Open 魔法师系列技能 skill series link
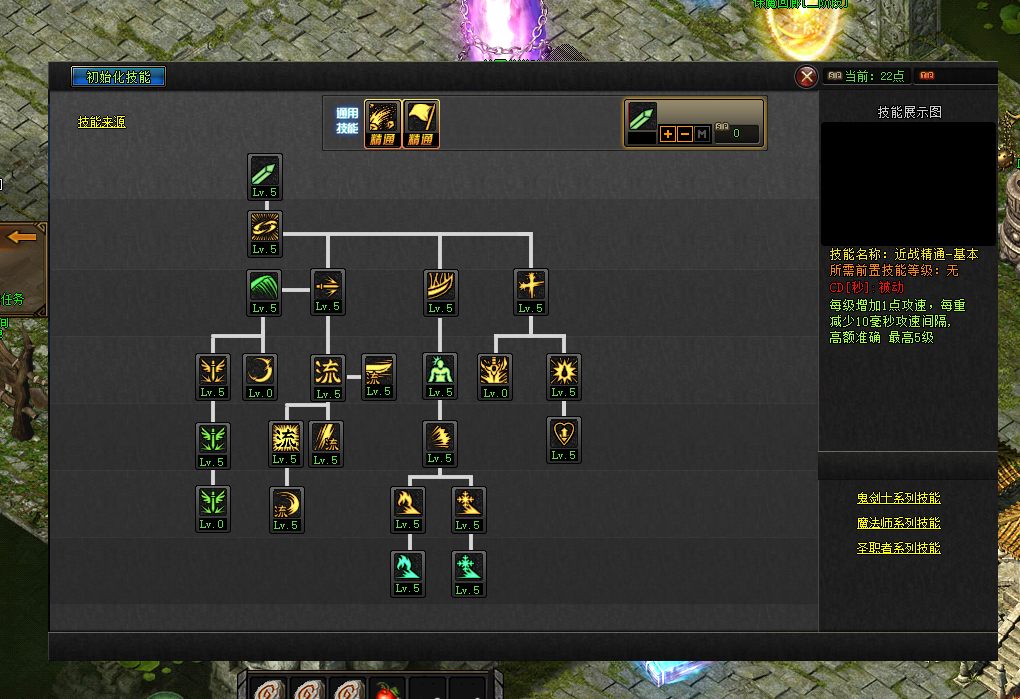 click(x=898, y=523)
